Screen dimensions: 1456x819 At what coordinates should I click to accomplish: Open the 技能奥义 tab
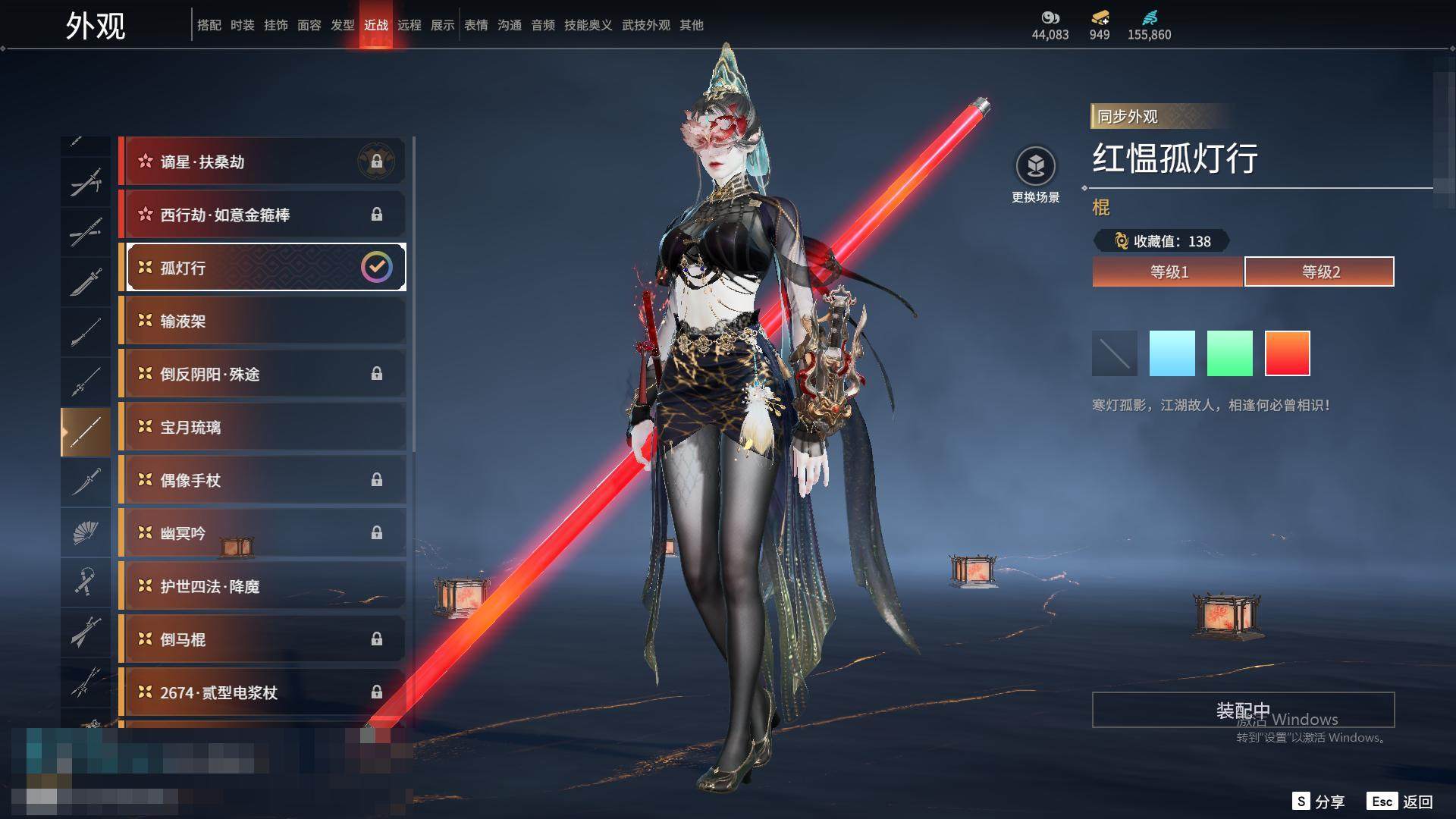point(588,25)
